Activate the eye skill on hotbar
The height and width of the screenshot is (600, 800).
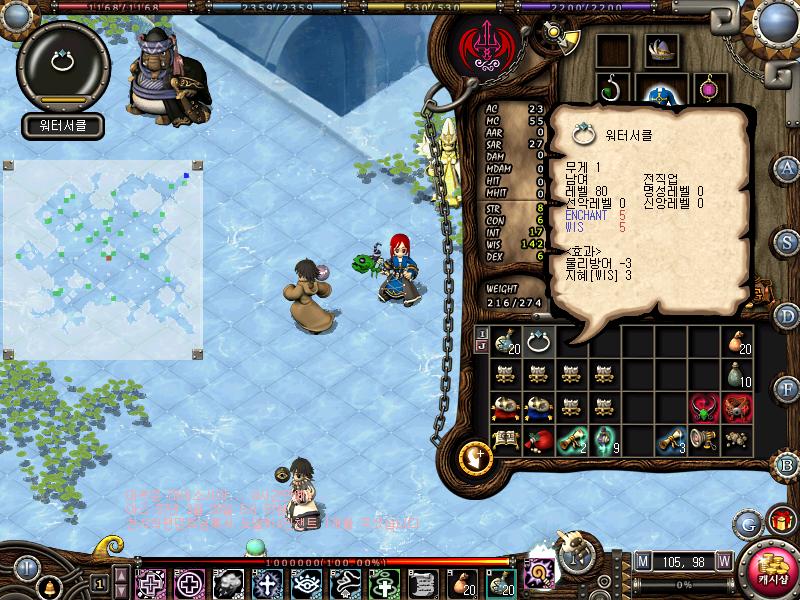[x=306, y=582]
